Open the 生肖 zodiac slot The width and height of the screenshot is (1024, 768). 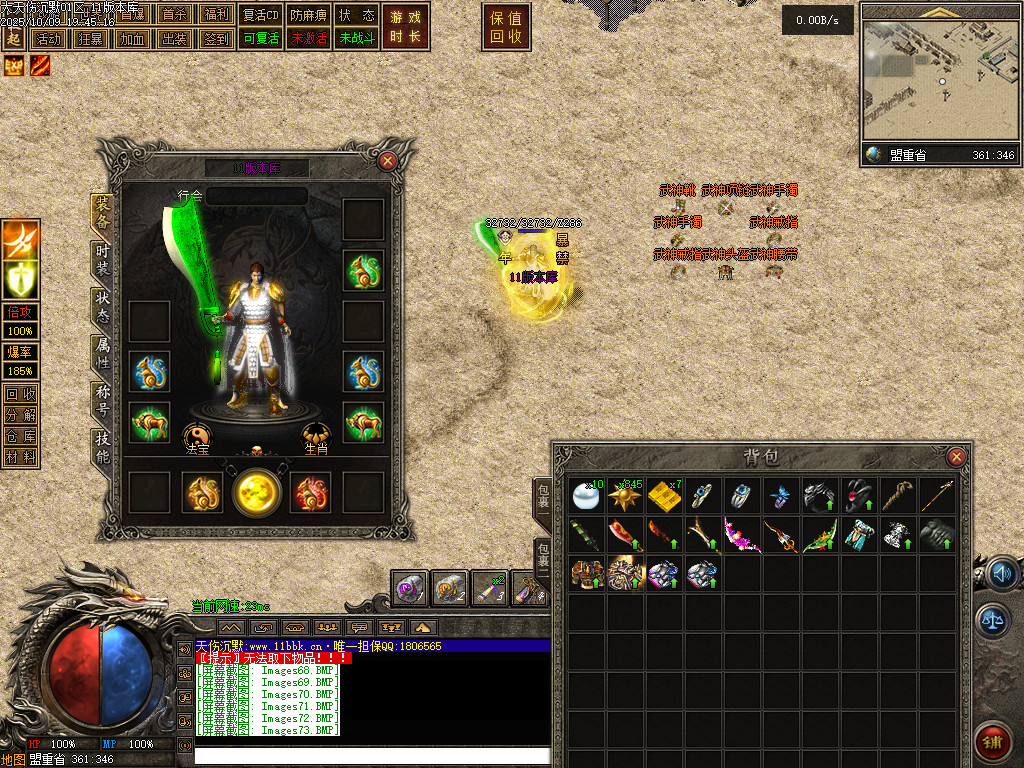point(317,436)
